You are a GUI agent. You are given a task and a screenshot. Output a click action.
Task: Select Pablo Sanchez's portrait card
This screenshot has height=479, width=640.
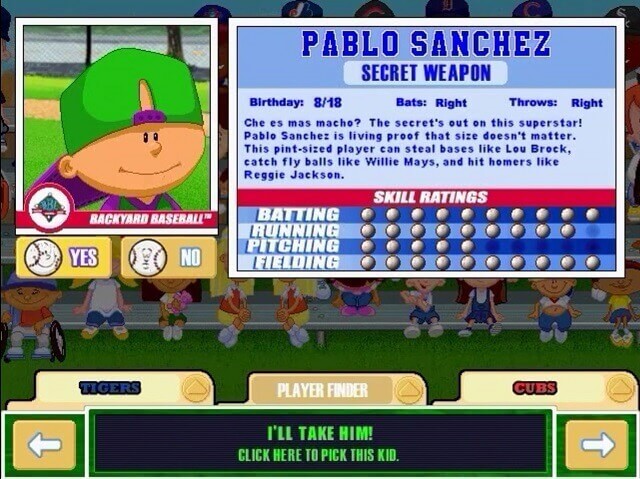pyautogui.click(x=117, y=125)
